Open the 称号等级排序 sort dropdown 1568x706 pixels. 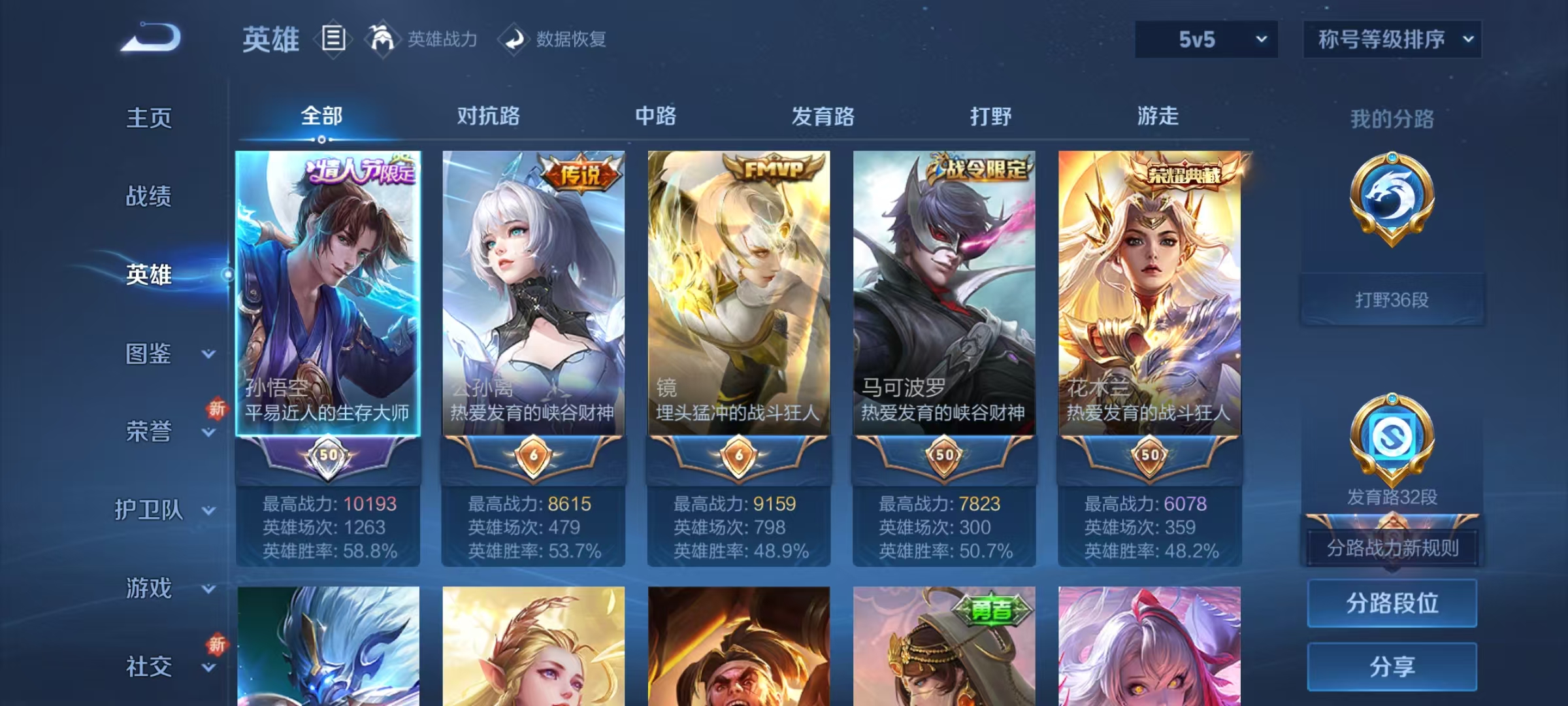tap(1392, 39)
